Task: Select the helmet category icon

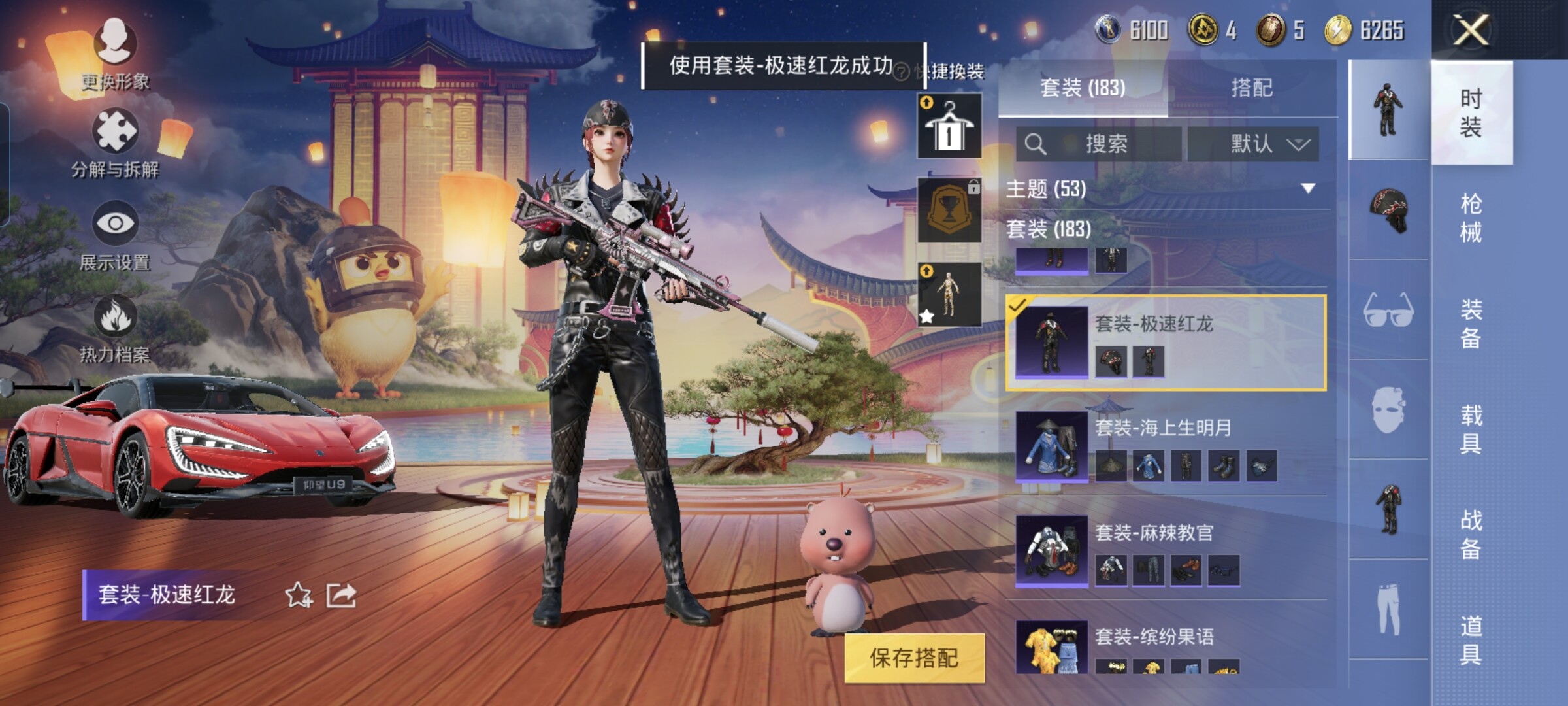Action: coord(1388,209)
